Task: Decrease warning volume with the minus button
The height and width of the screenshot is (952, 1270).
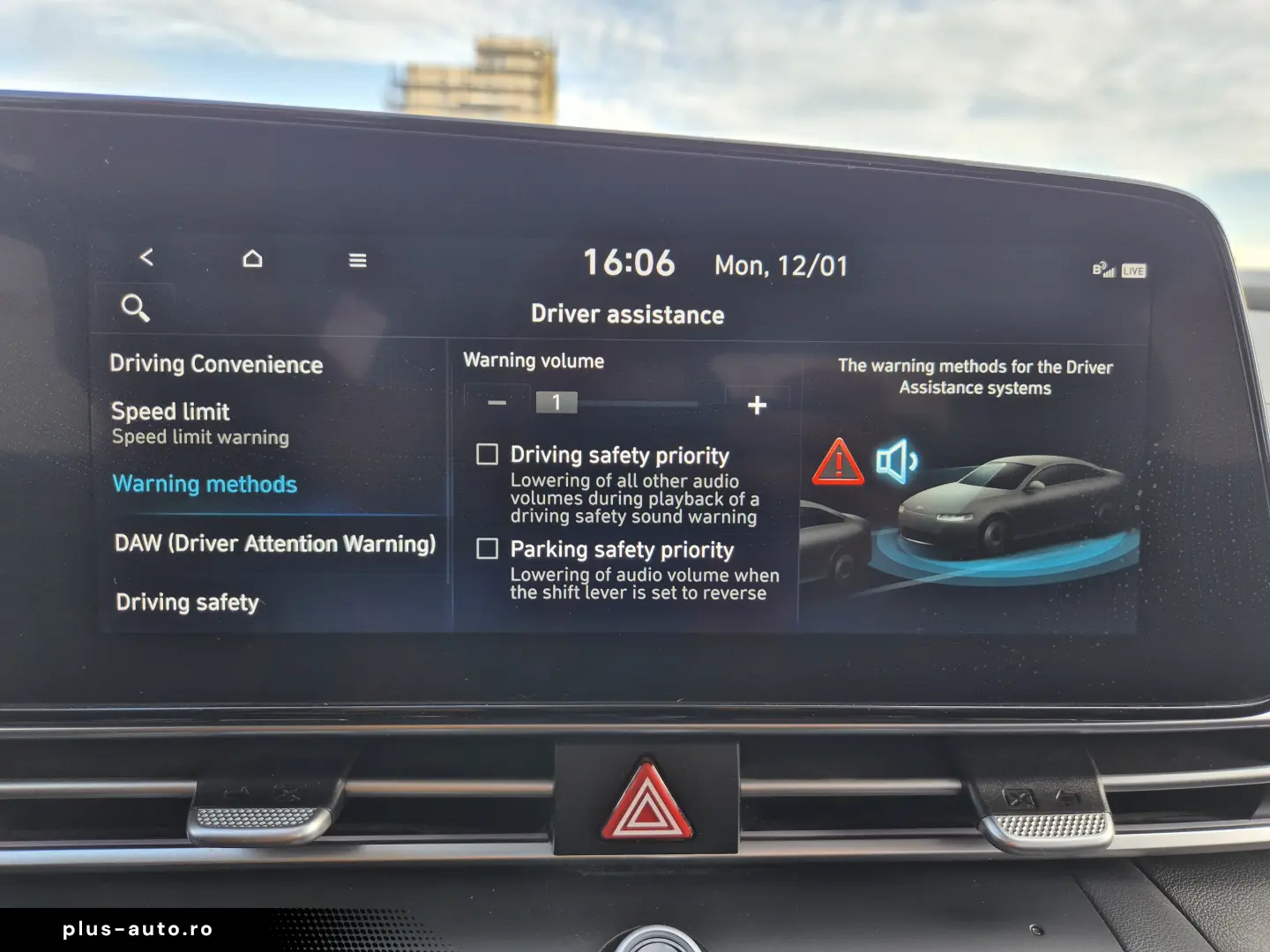Action: 497,403
